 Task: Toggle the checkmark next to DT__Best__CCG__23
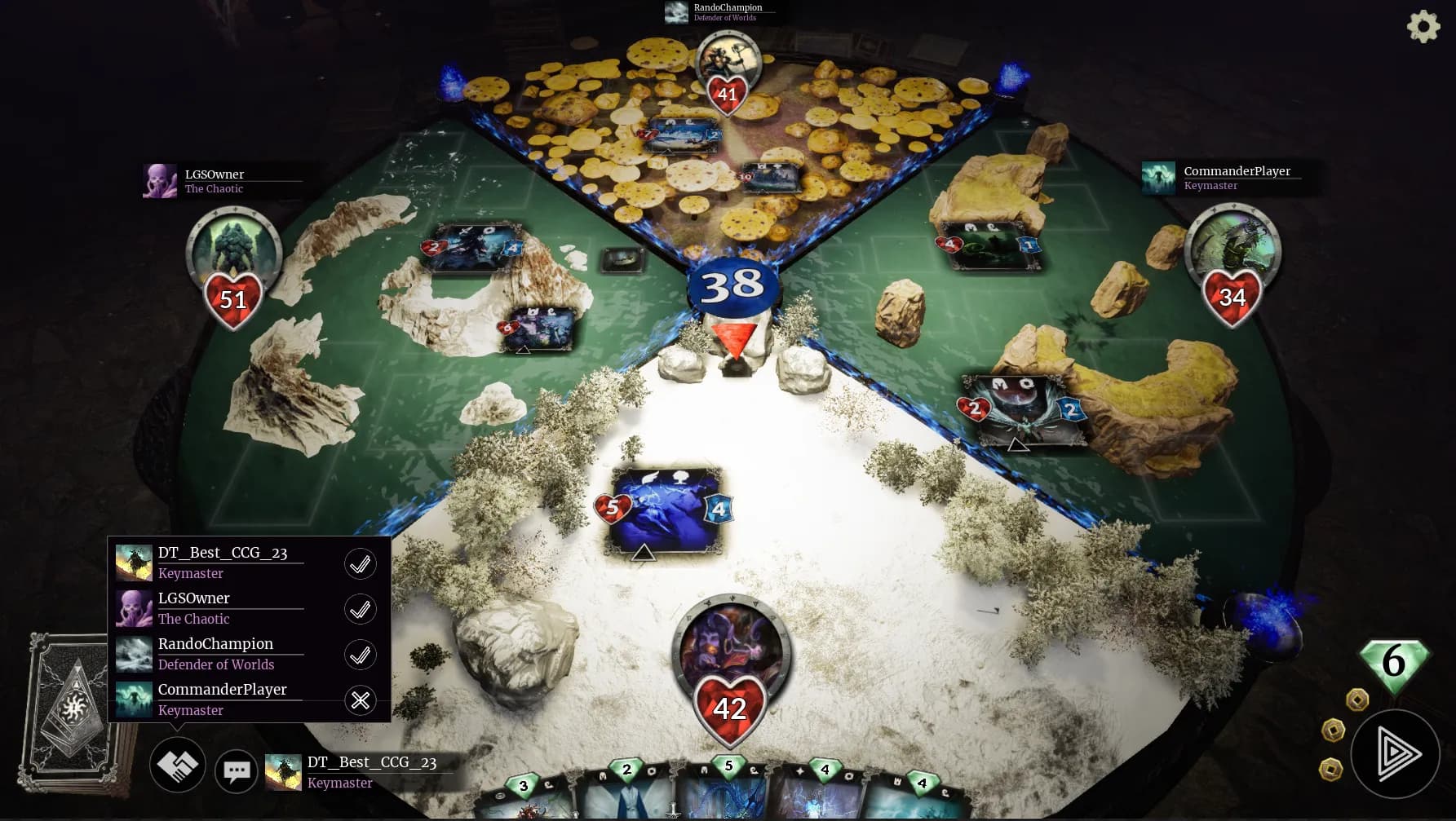360,563
